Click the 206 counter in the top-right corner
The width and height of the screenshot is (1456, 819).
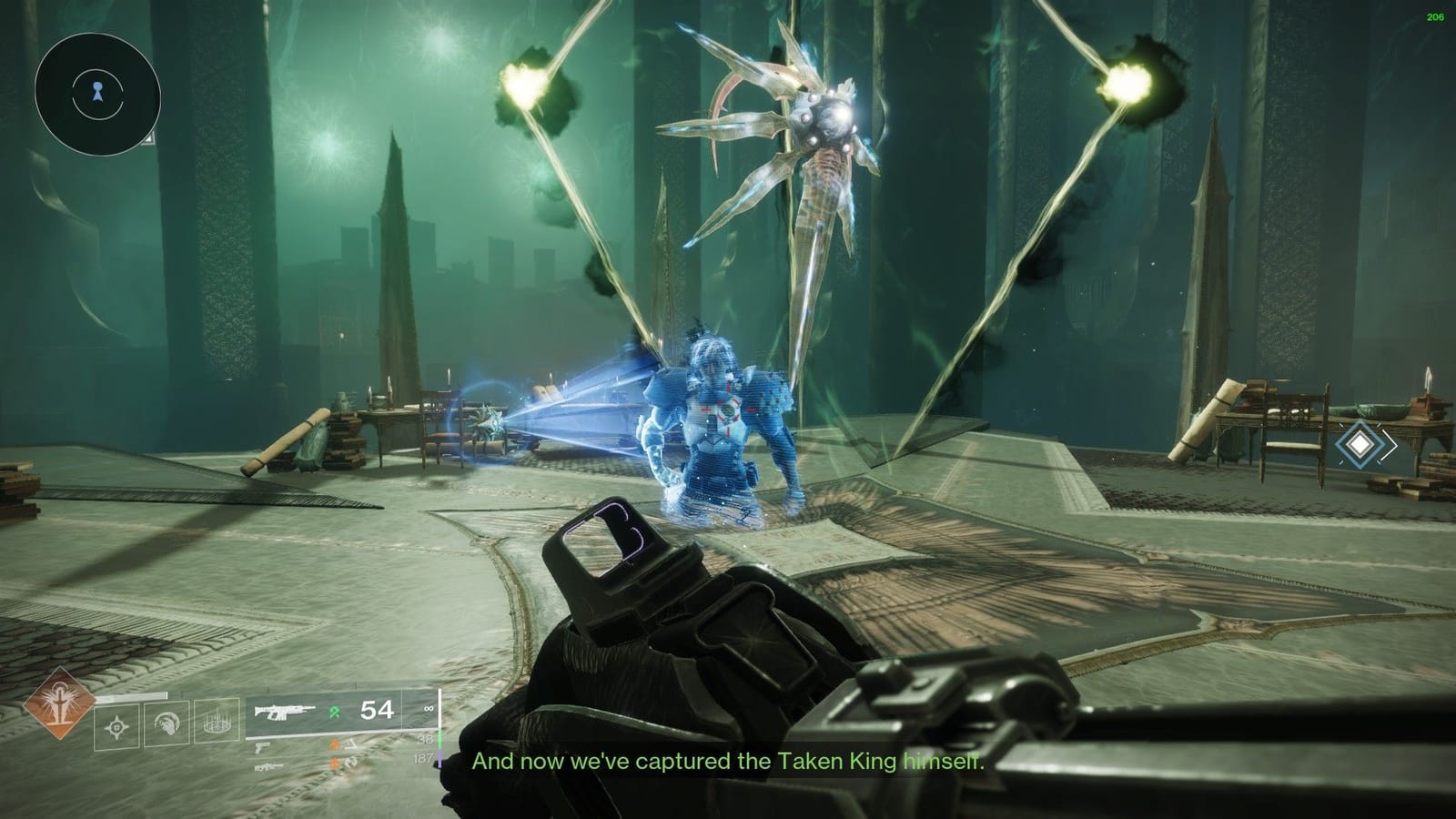[x=1434, y=15]
